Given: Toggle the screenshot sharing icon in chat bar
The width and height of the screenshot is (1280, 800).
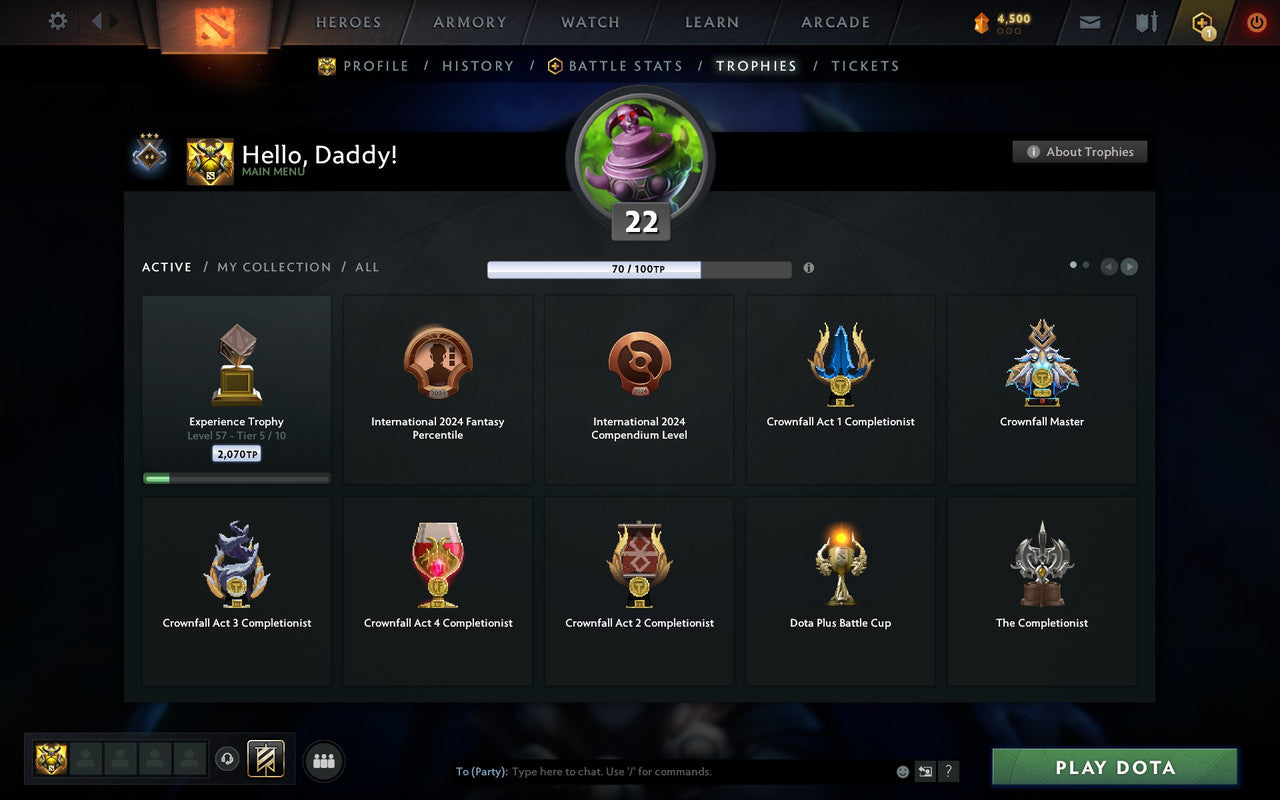Looking at the screenshot, I should point(925,771).
